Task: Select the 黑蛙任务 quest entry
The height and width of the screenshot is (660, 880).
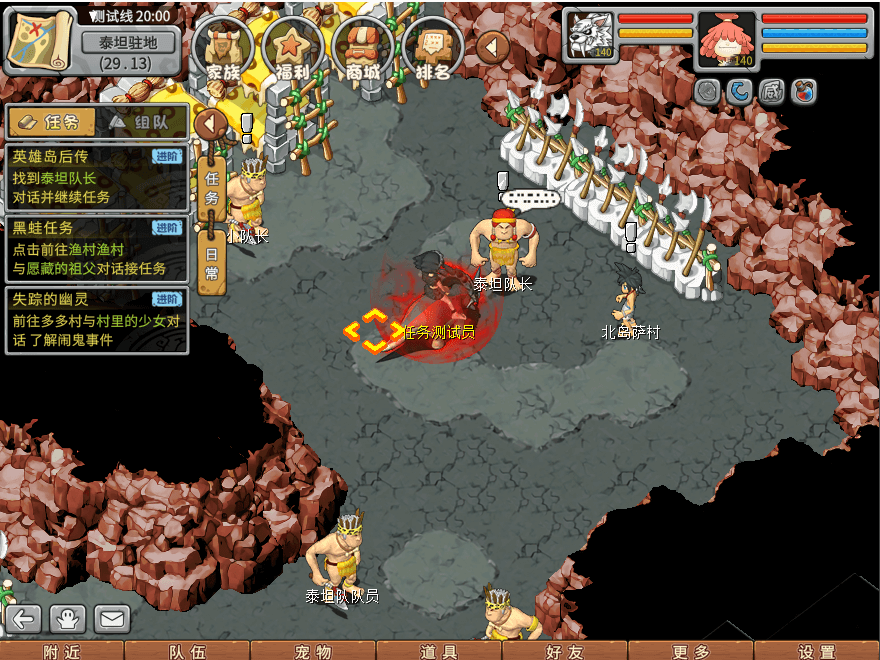Action: [x=96, y=248]
